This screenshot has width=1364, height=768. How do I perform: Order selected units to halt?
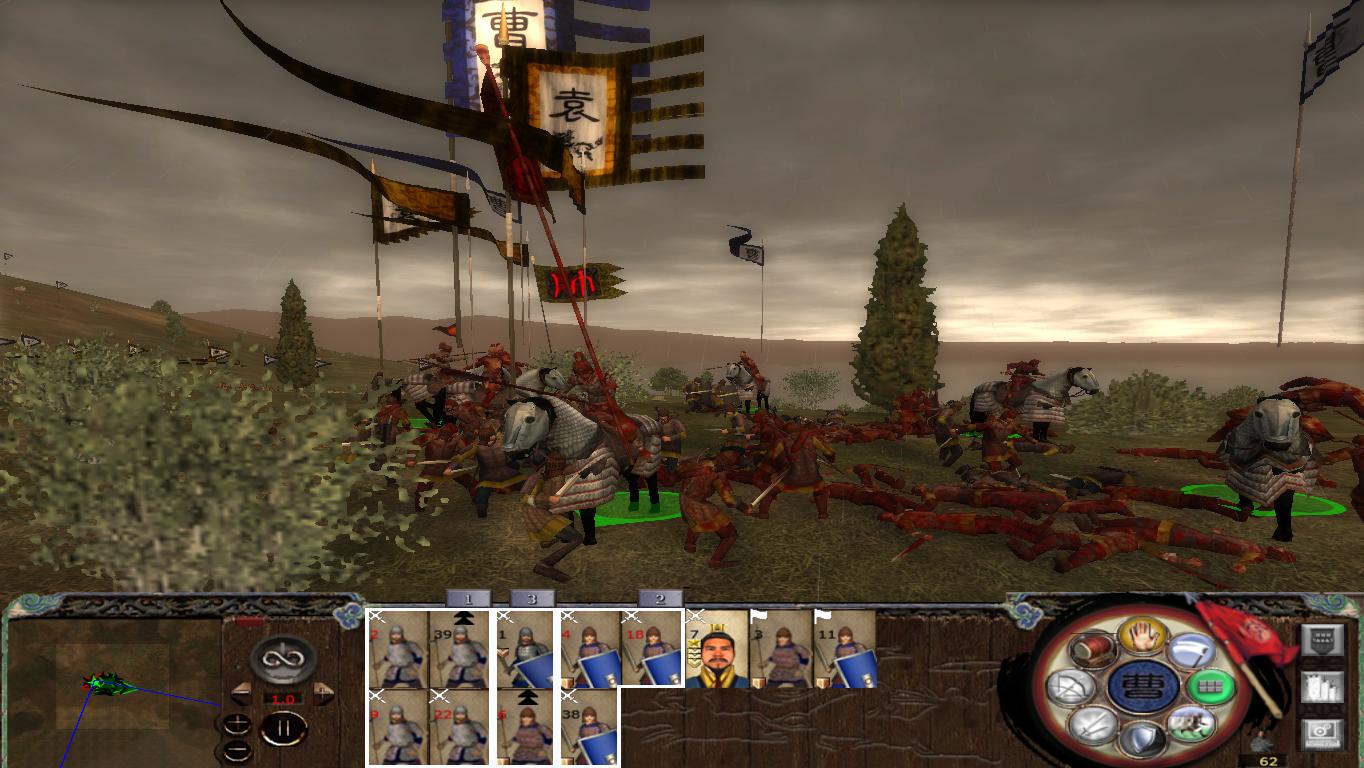pos(1141,637)
